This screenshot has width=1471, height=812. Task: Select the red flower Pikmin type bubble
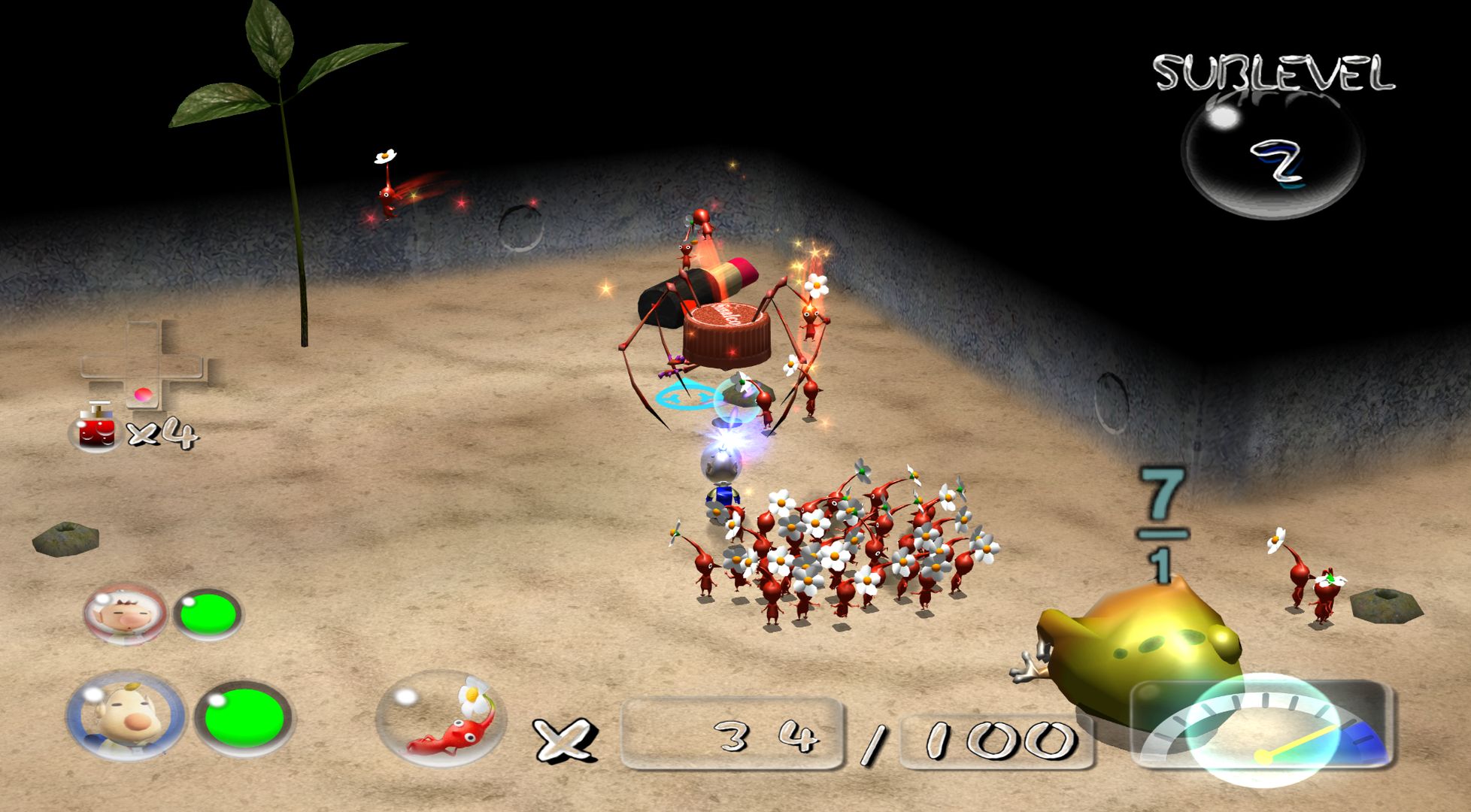click(441, 718)
